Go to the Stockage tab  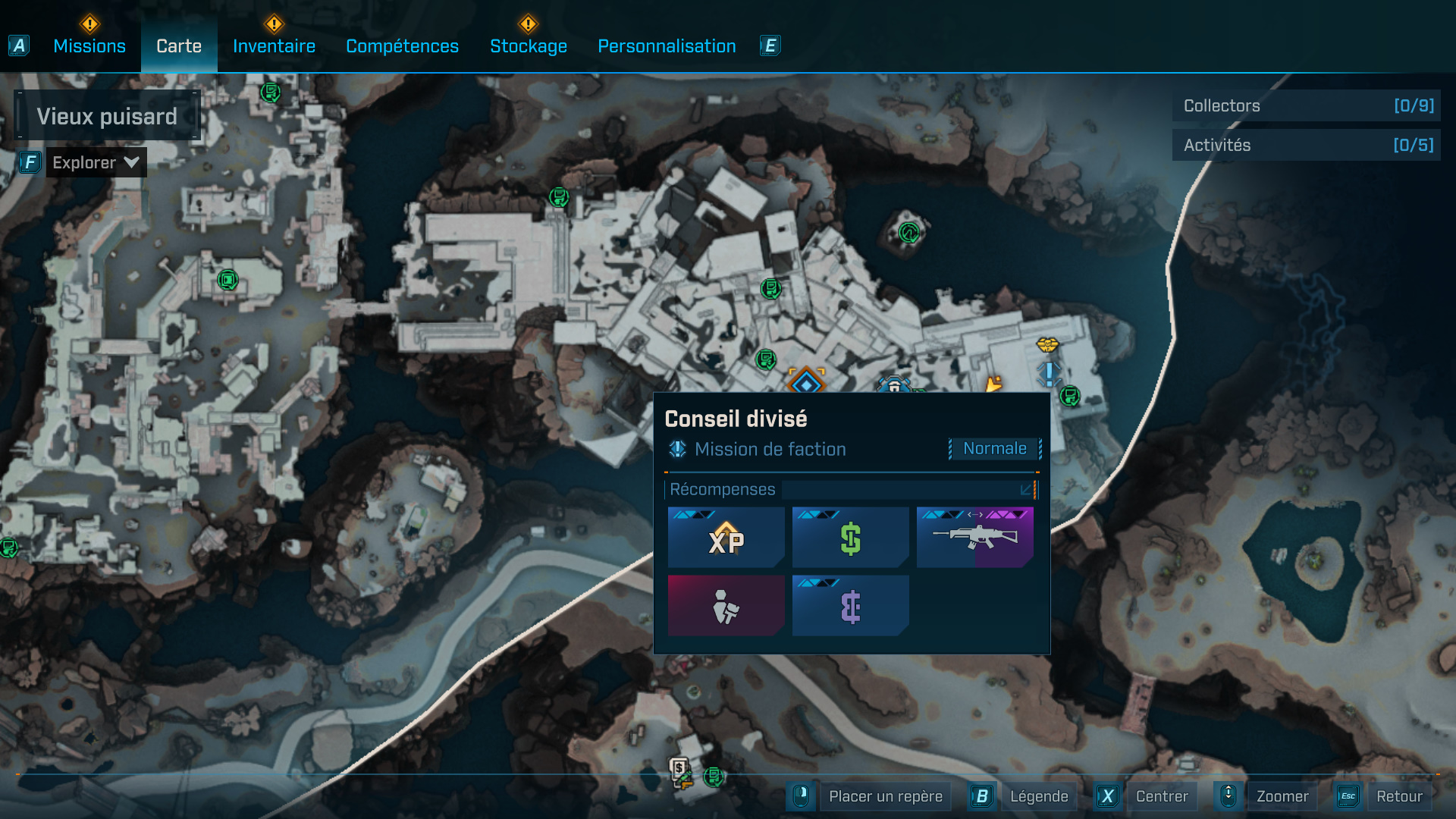click(x=529, y=46)
